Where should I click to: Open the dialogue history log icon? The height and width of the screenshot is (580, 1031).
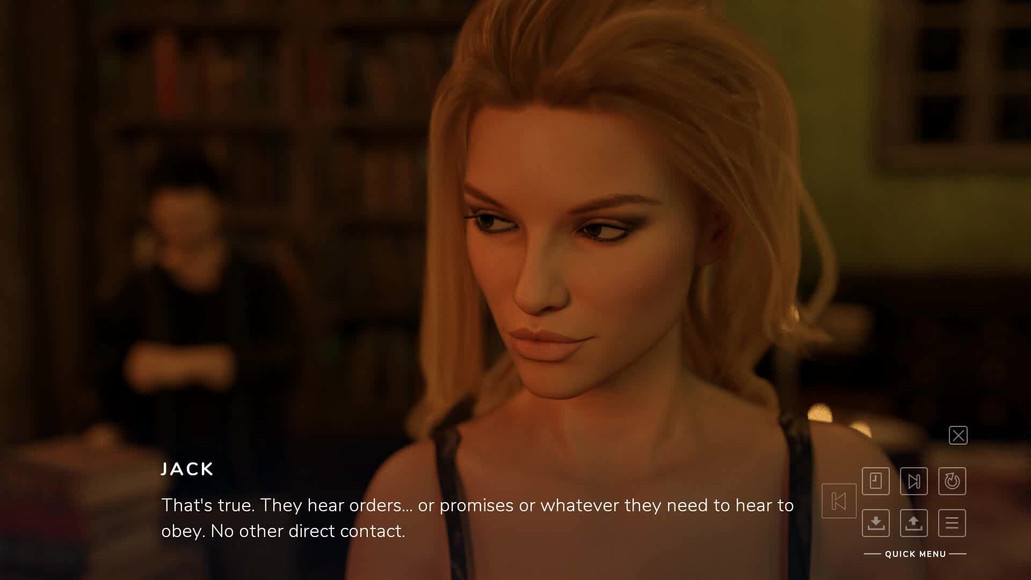[x=876, y=482]
